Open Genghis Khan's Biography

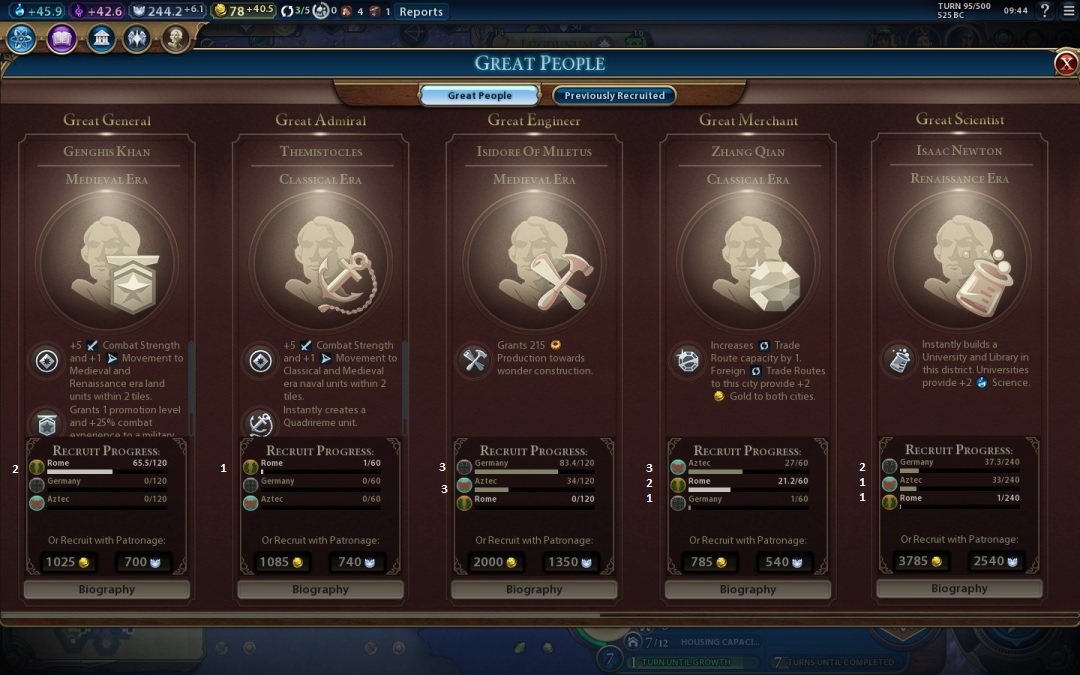[x=107, y=590]
